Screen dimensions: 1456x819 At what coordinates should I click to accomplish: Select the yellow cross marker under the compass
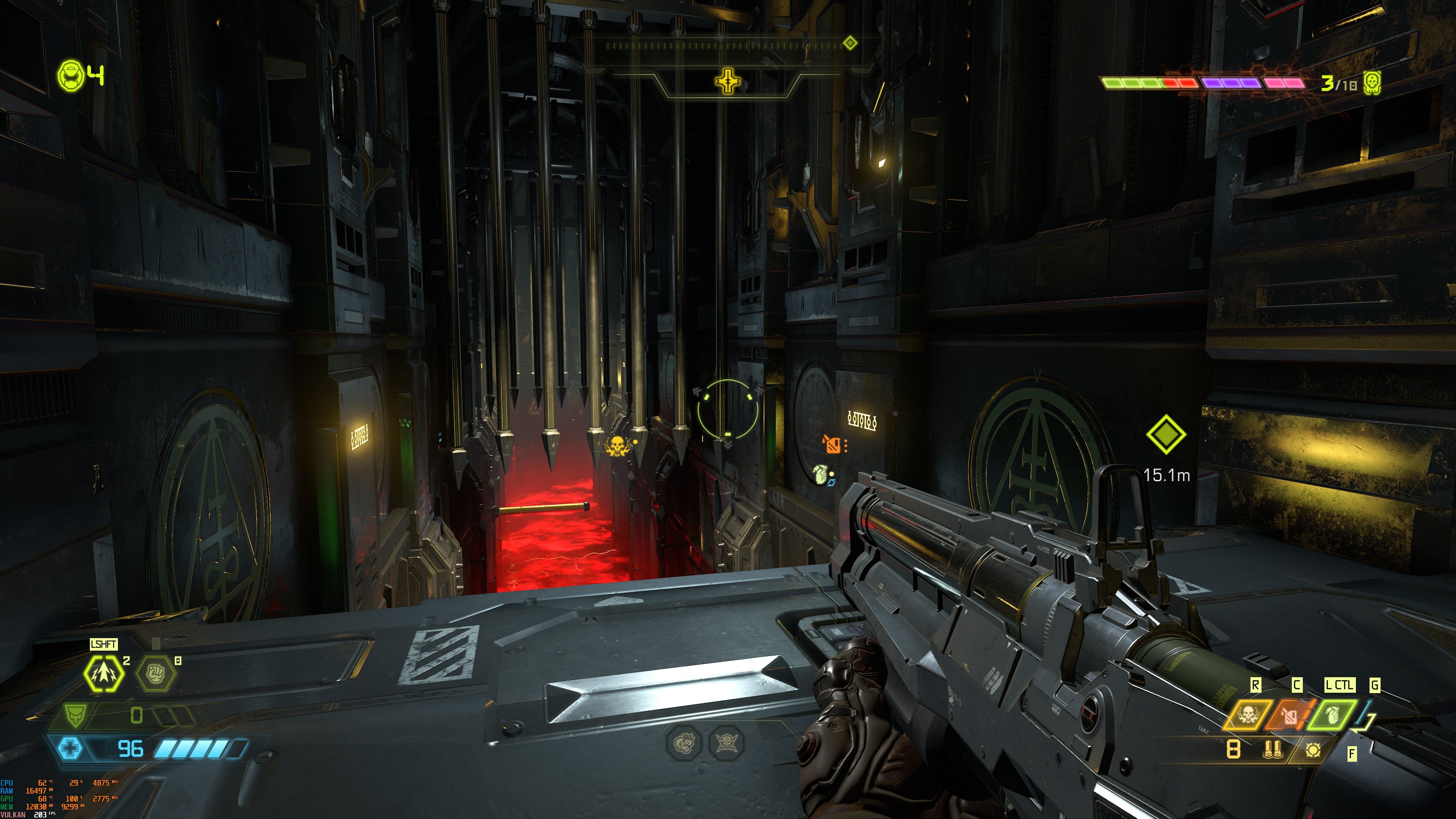(728, 82)
